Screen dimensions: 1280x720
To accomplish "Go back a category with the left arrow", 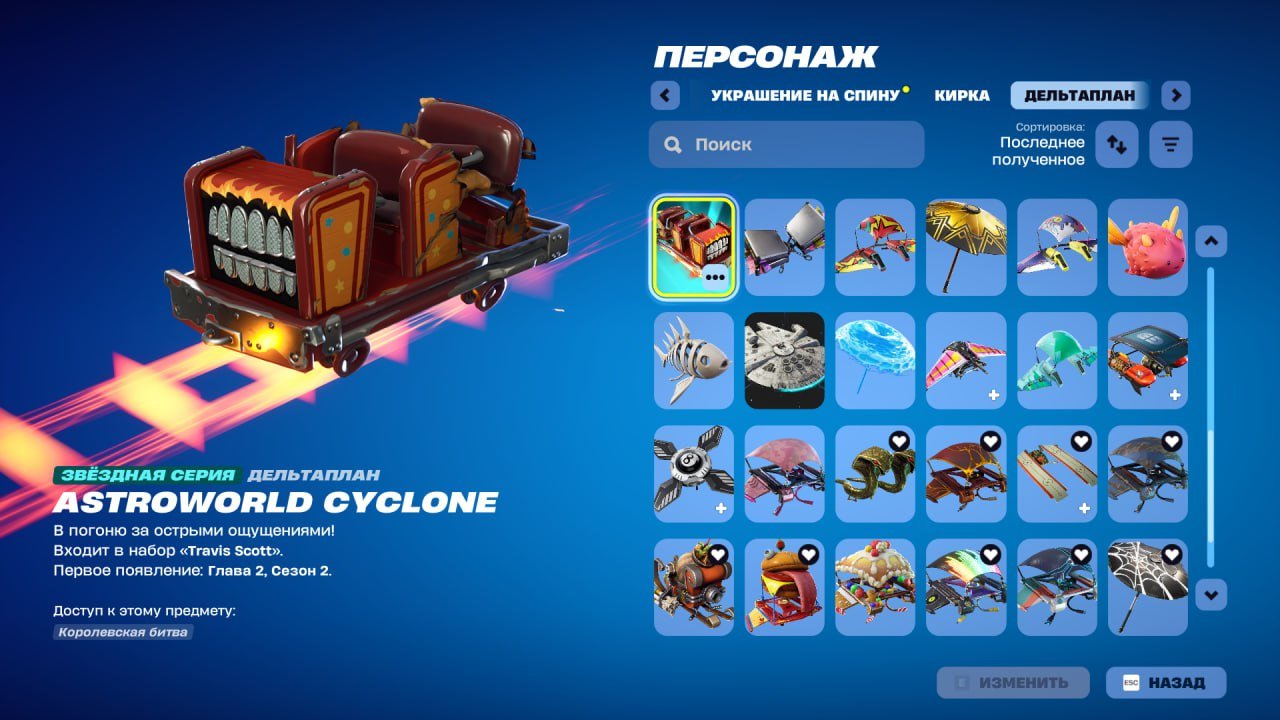I will coord(665,94).
